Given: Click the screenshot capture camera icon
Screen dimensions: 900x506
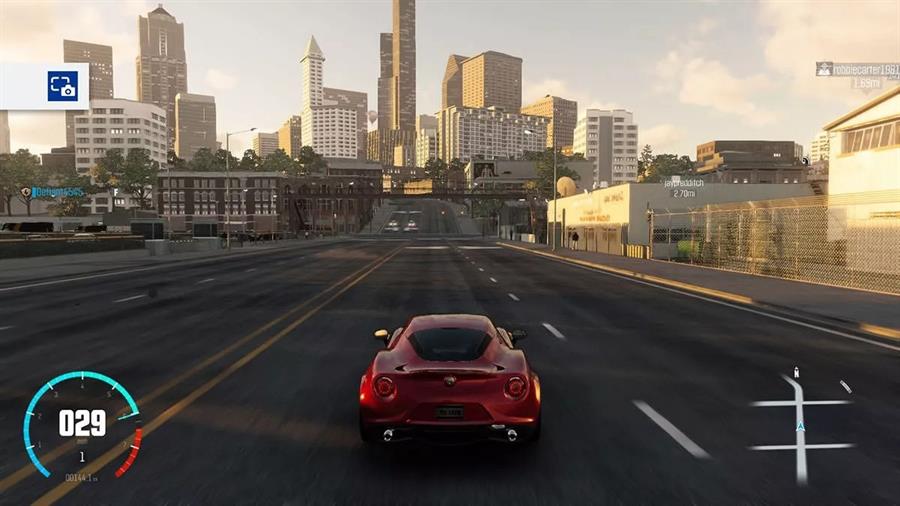Looking at the screenshot, I should click(62, 86).
